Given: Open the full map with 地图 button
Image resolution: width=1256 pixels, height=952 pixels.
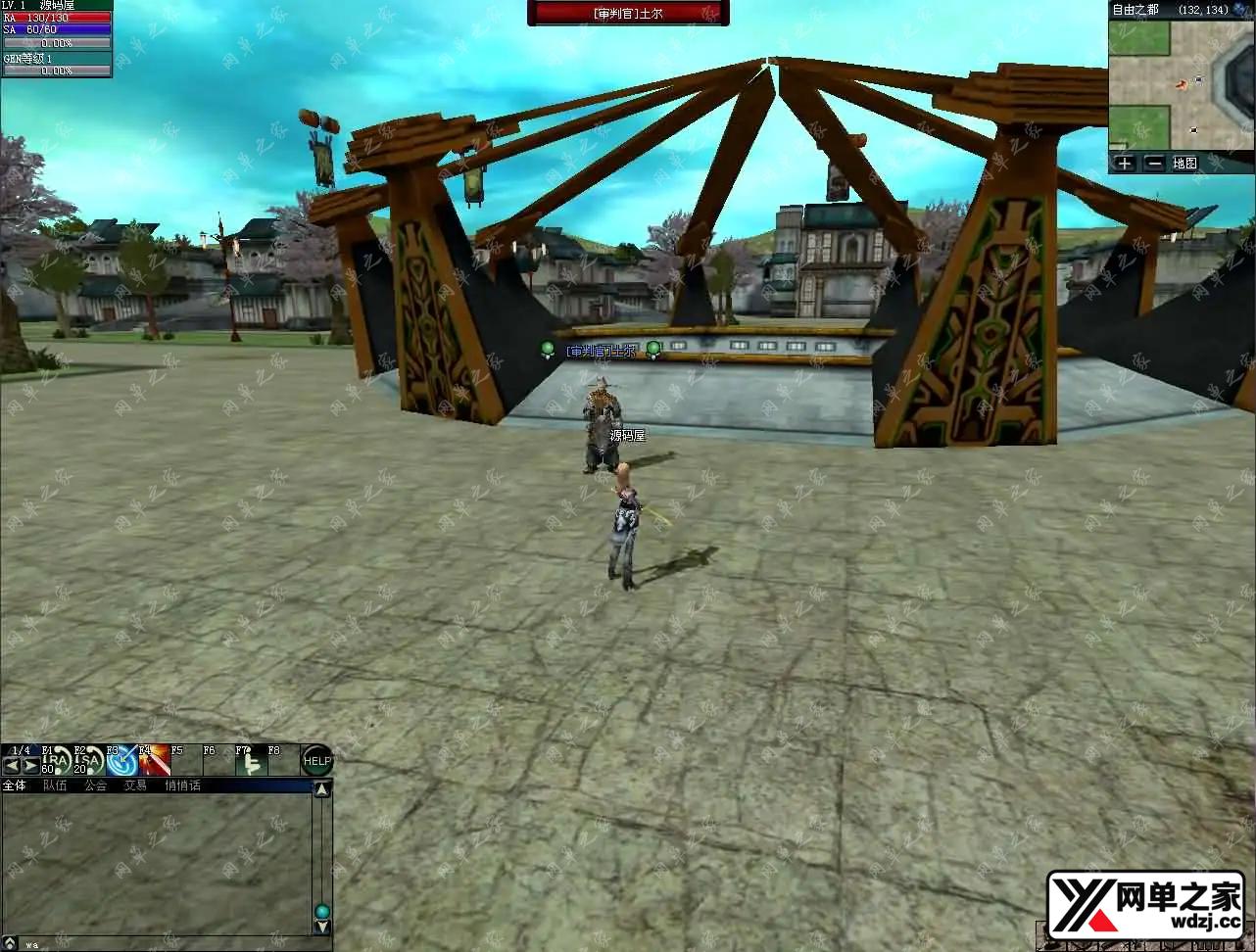Looking at the screenshot, I should pos(1185,164).
